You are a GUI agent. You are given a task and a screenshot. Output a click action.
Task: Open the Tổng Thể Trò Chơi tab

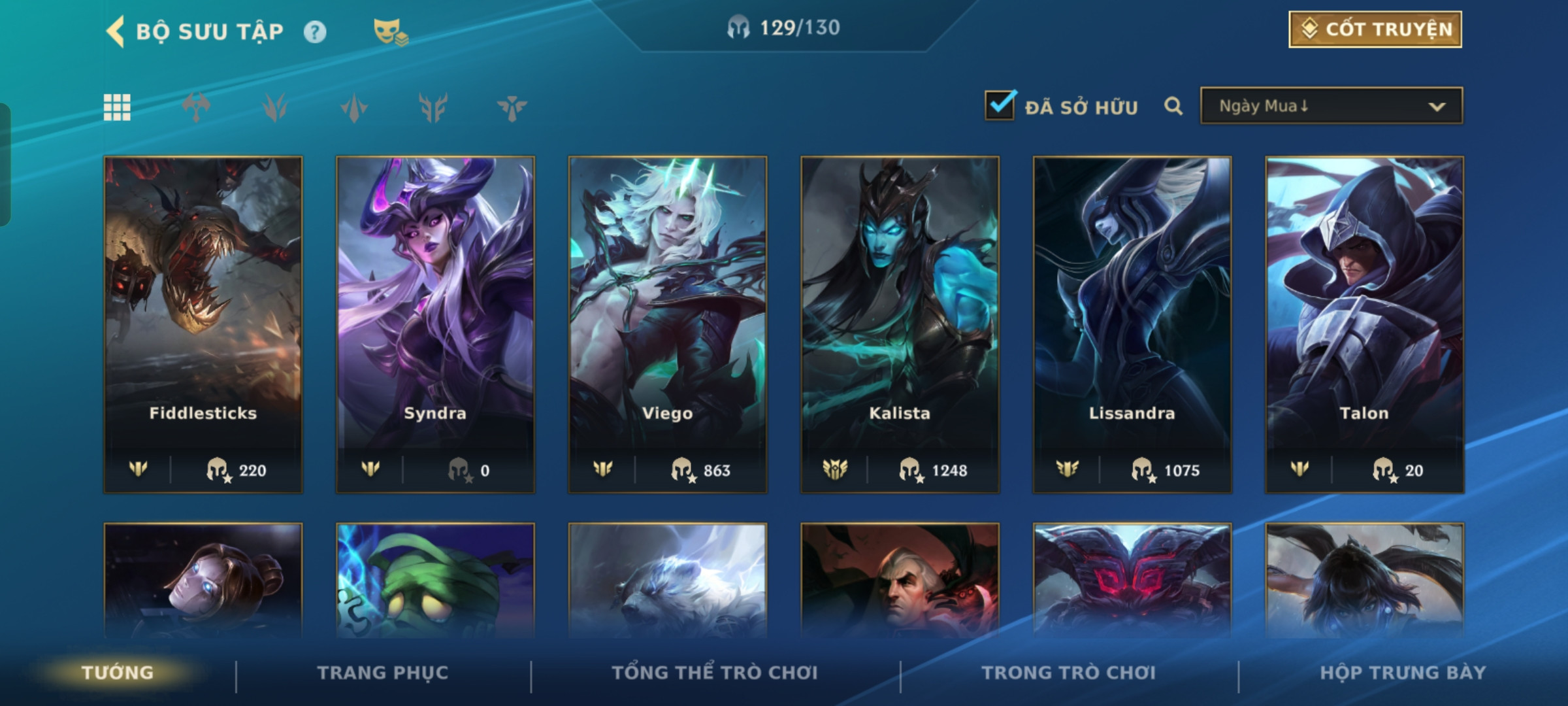click(715, 673)
